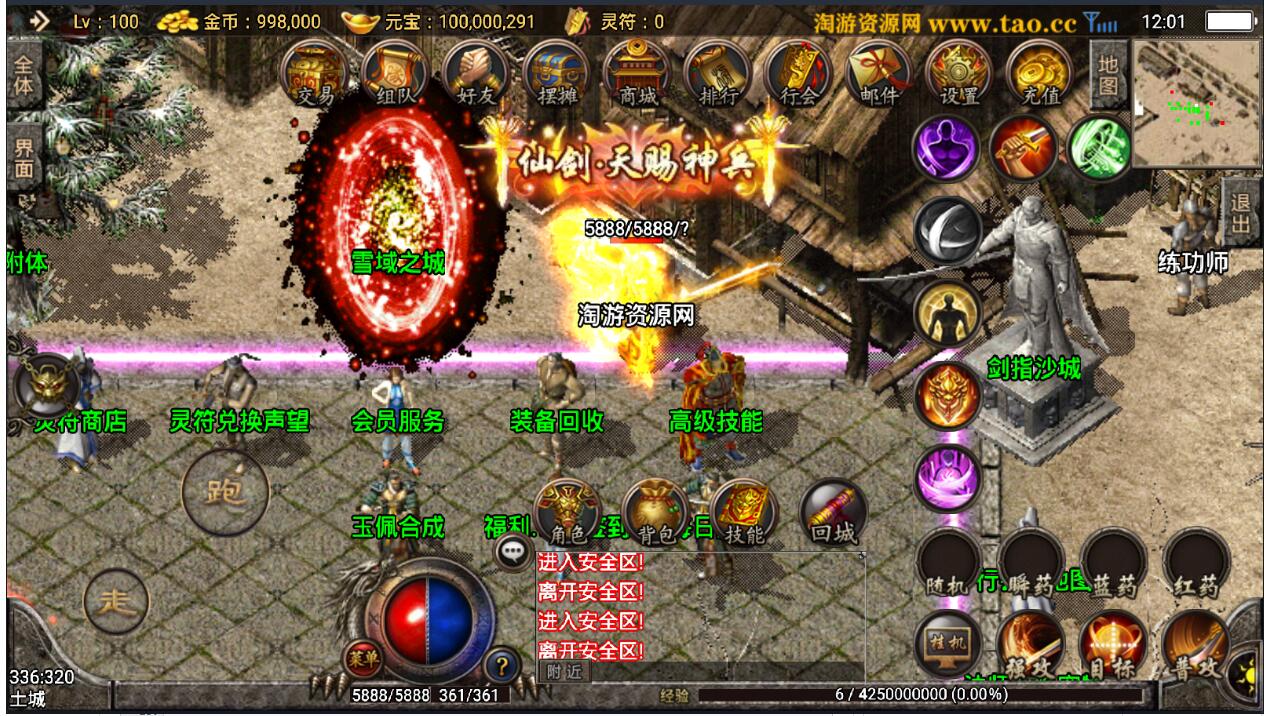This screenshot has width=1264, height=716.
Task: Open the 组队 team panel
Action: click(x=395, y=73)
